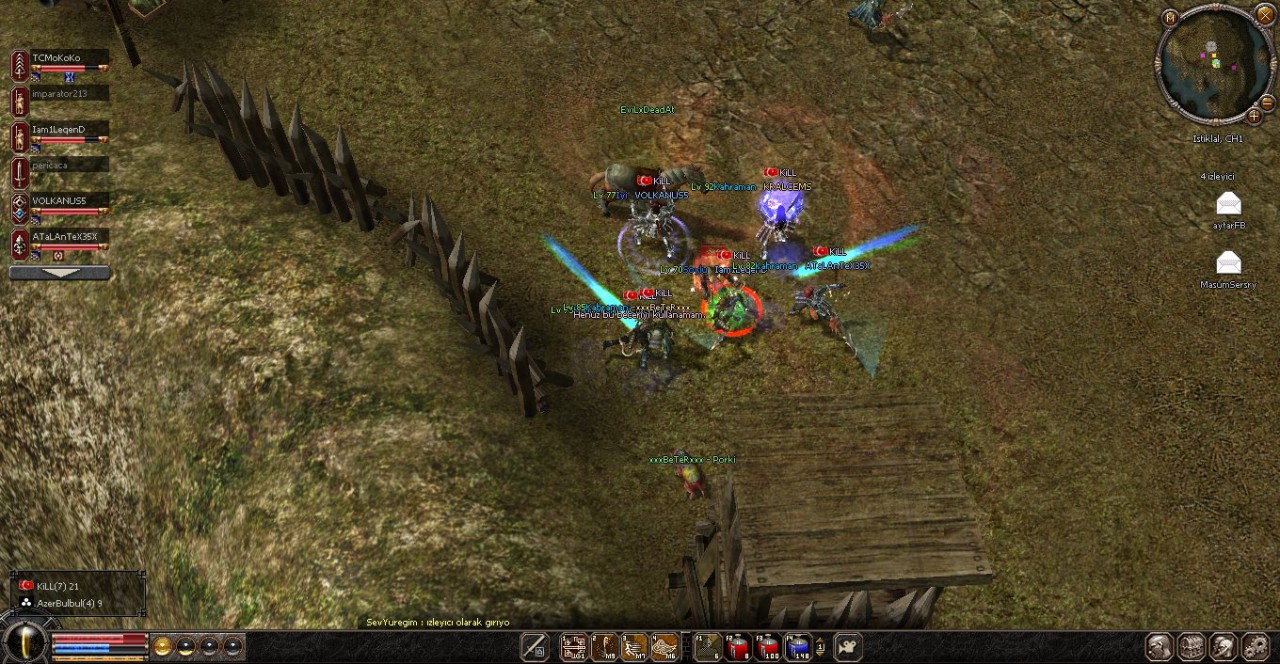This screenshot has height=664, width=1280.
Task: Open the large map with the M button
Action: pos(1171,17)
